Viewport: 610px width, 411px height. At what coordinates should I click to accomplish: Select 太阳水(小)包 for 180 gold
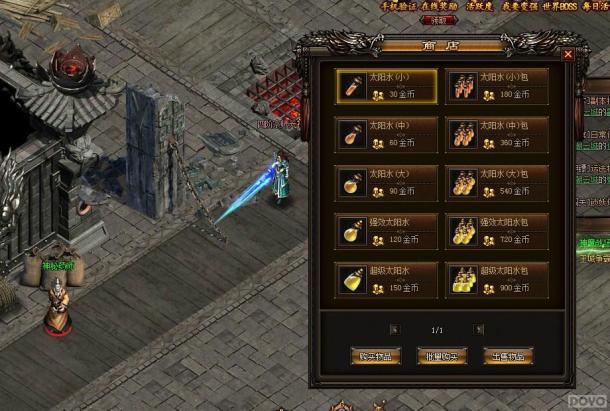click(x=497, y=87)
